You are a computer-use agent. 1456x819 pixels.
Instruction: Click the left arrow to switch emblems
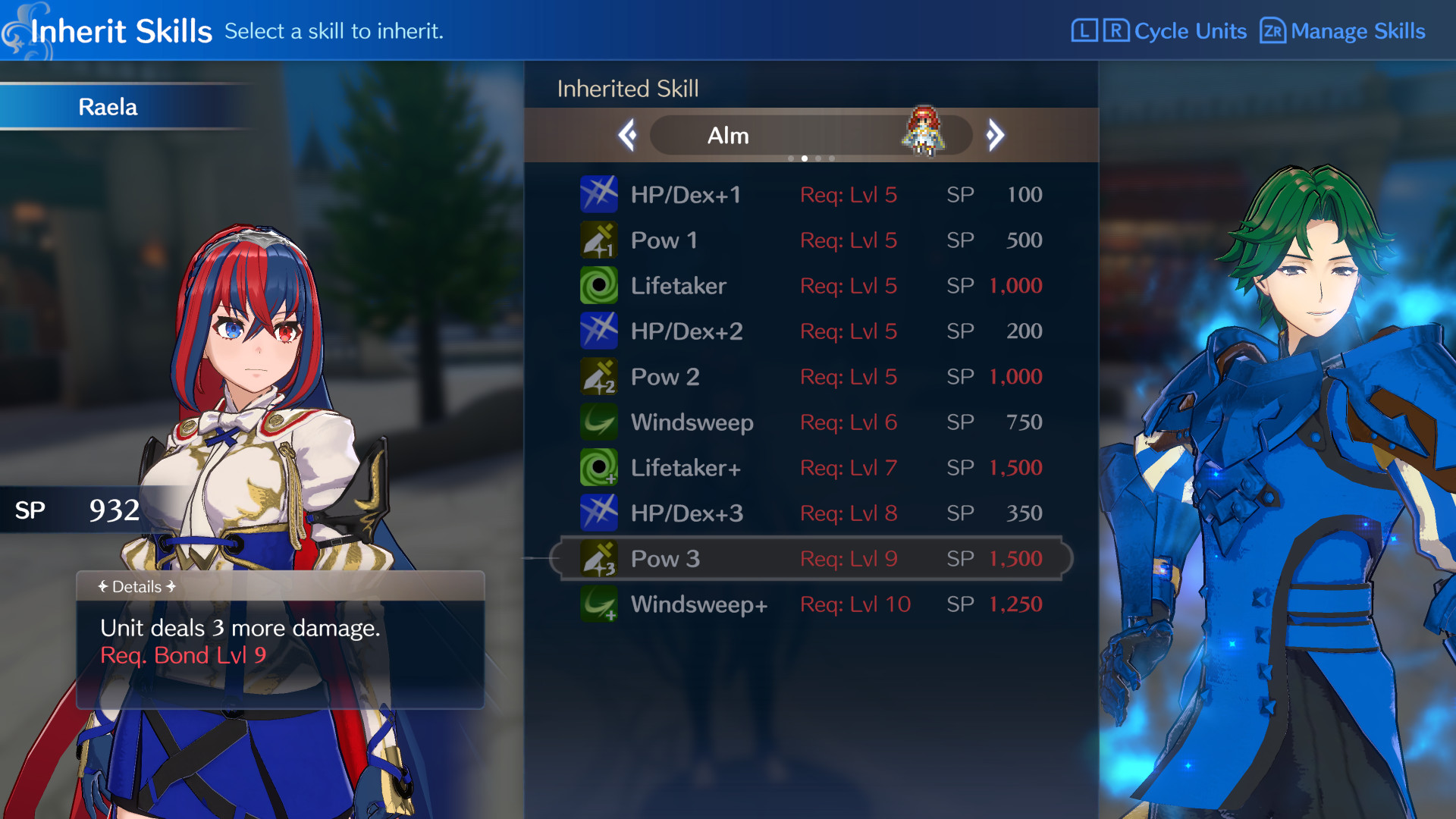(627, 135)
